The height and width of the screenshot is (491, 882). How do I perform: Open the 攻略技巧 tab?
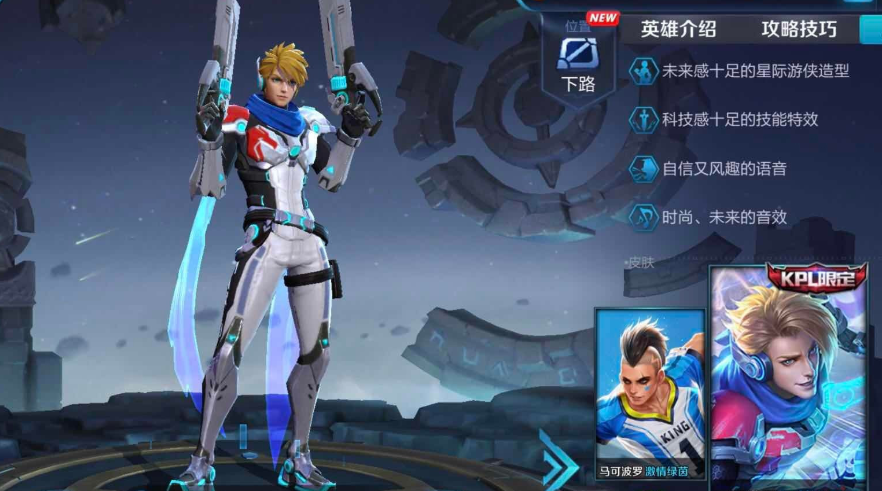tap(798, 28)
